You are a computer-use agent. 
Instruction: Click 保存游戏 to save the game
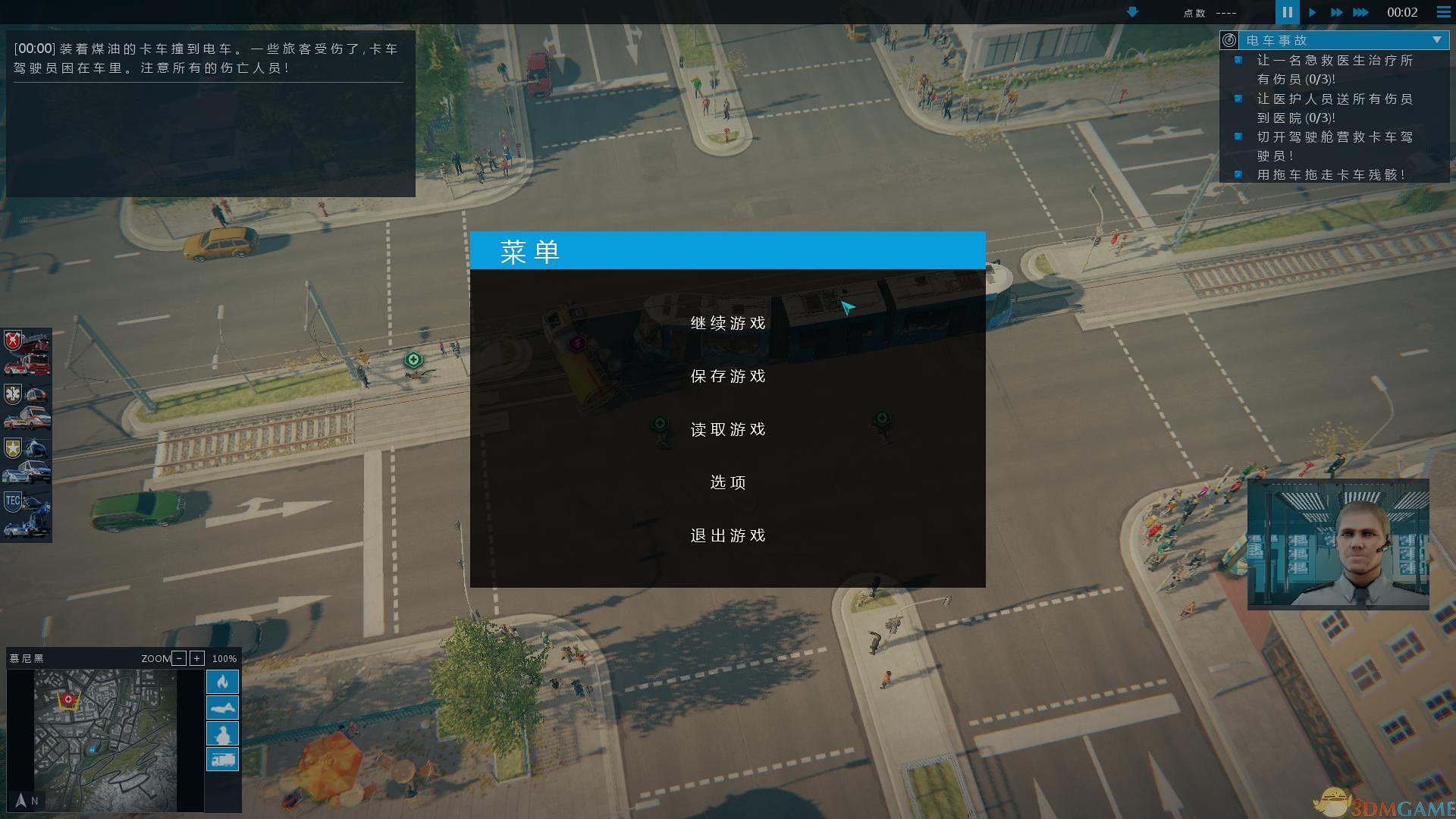[727, 375]
